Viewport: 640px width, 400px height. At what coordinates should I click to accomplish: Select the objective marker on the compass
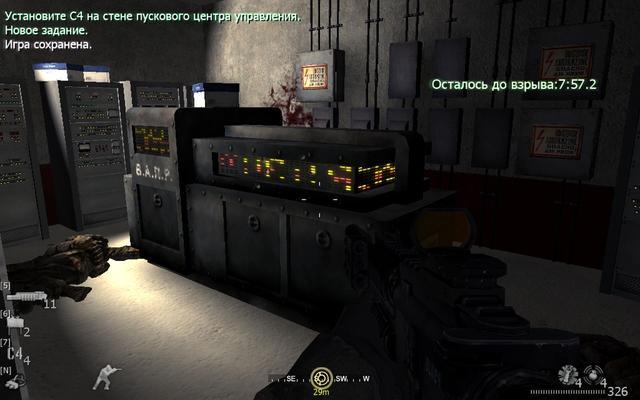click(321, 377)
